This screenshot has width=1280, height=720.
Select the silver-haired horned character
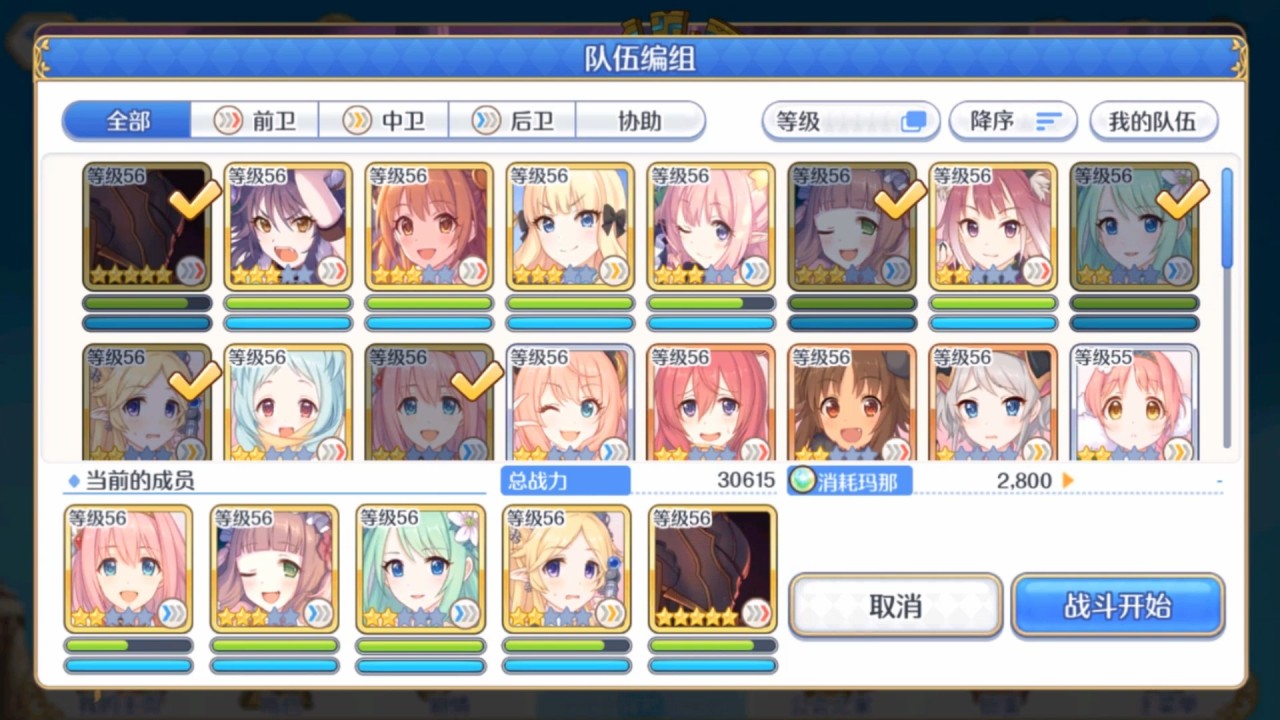992,404
